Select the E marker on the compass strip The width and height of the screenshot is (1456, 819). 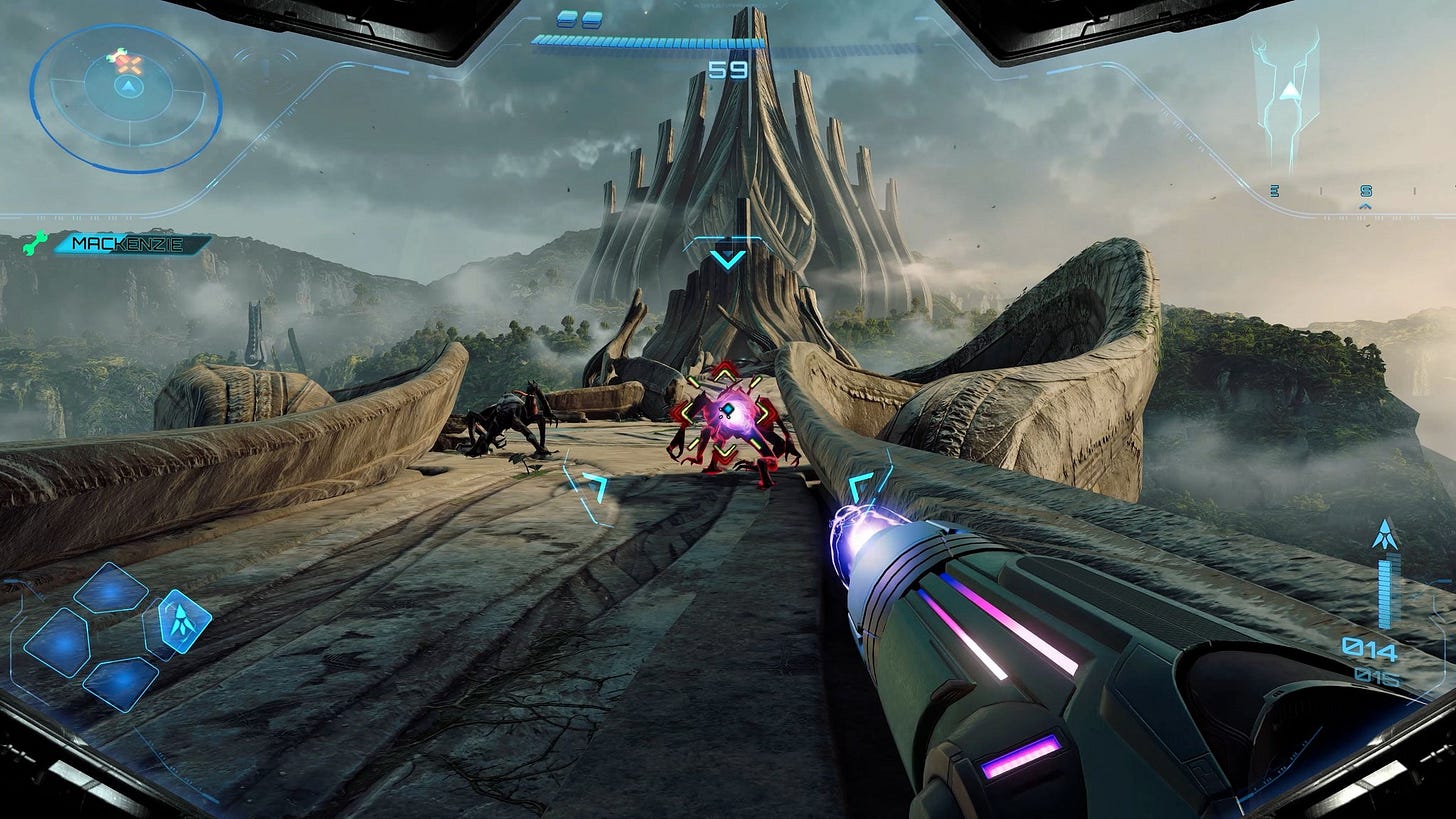[x=1275, y=191]
